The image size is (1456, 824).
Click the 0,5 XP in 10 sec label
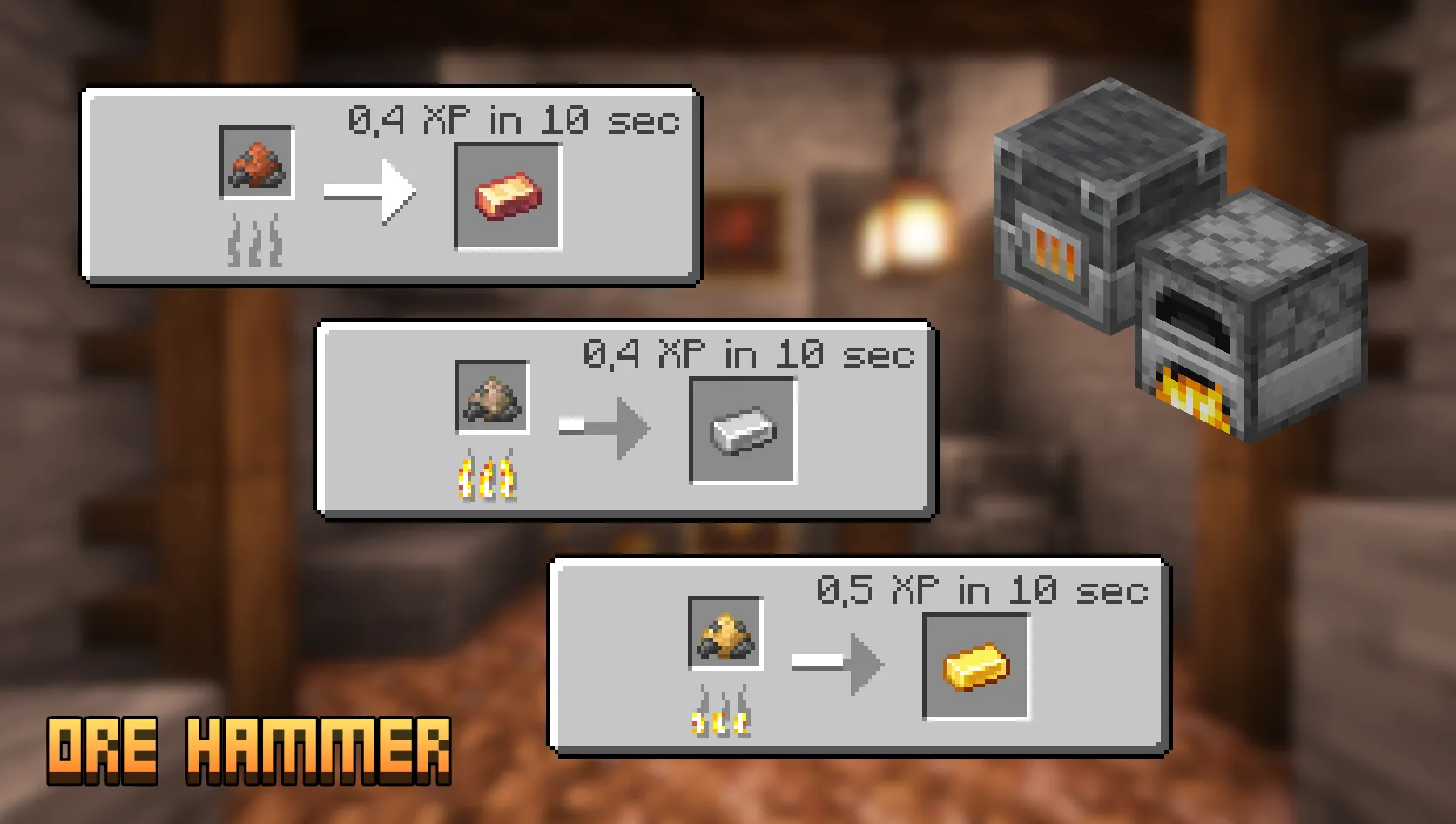[x=984, y=590]
